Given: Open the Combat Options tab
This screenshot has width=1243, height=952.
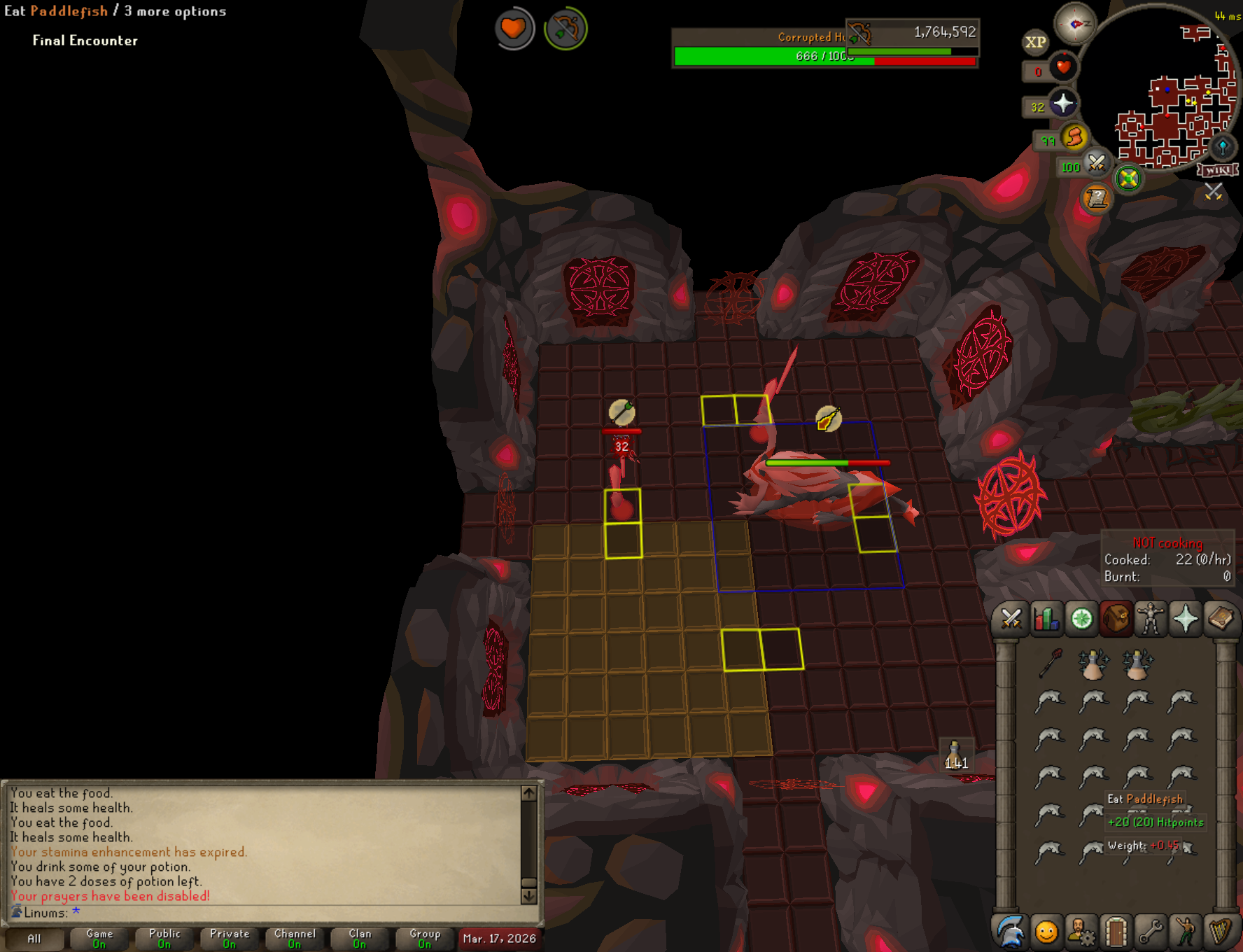Looking at the screenshot, I should pos(1011,619).
